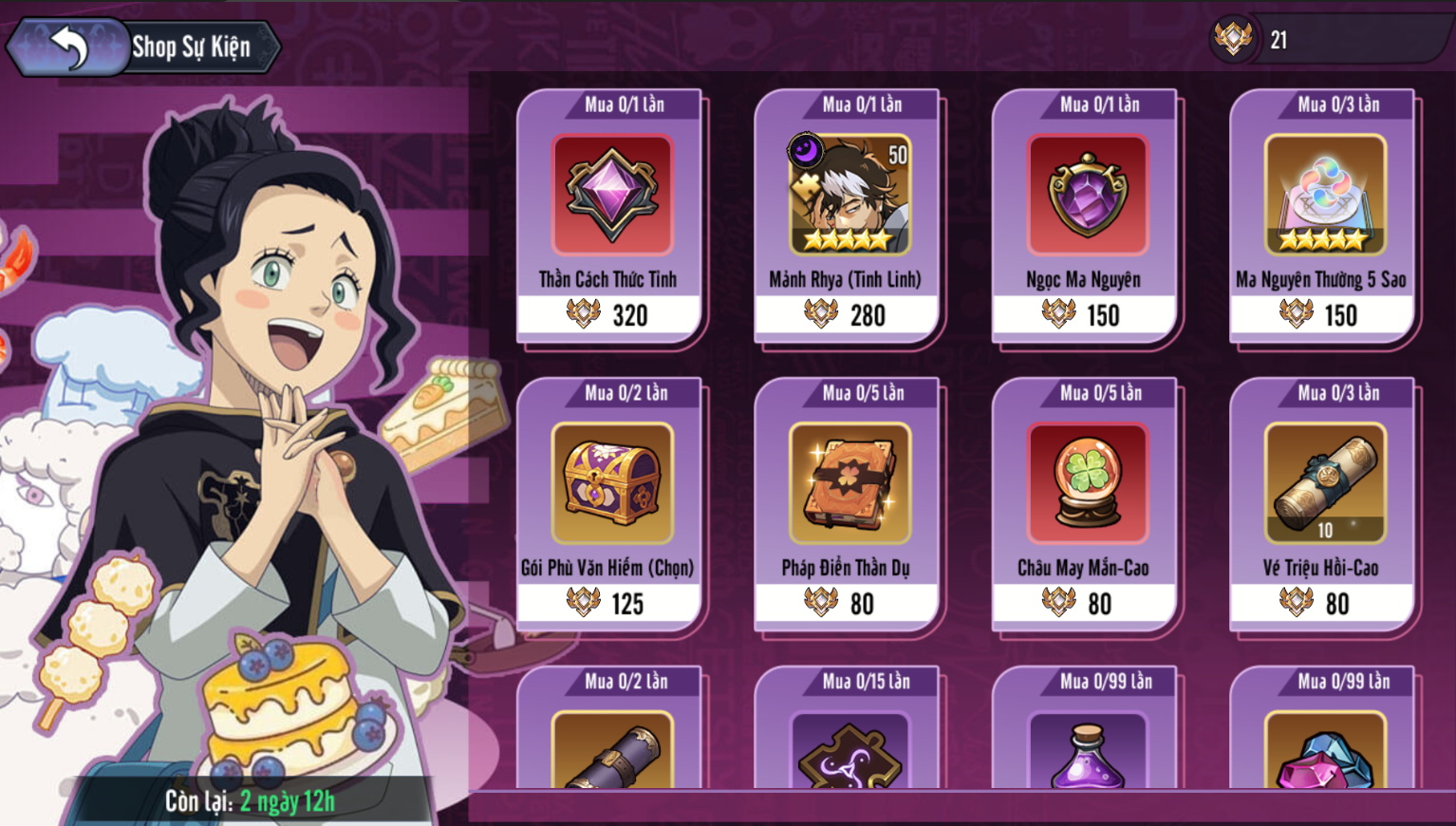This screenshot has height=826, width=1456.
Task: Choose the pink and blue gemstones item
Action: (1325, 755)
